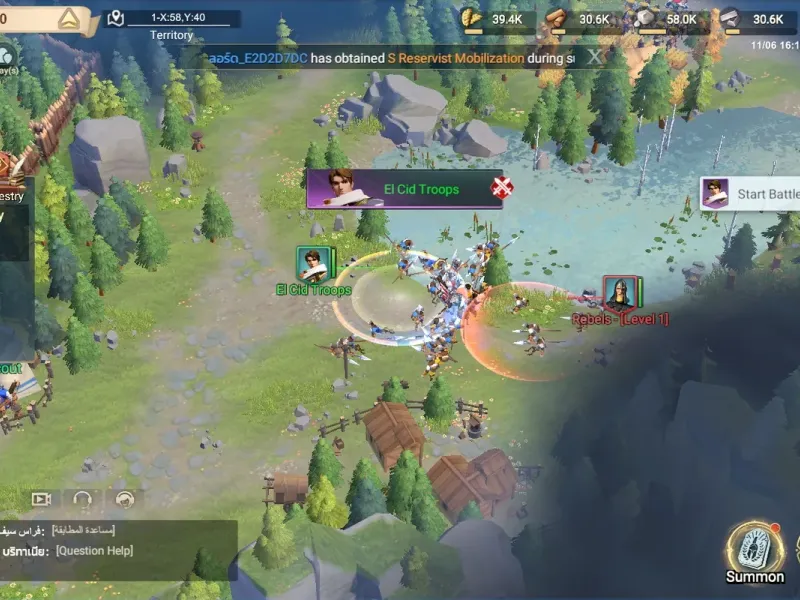Screen dimensions: 800x600
Task: Open the headset with face support icon
Action: click(124, 498)
